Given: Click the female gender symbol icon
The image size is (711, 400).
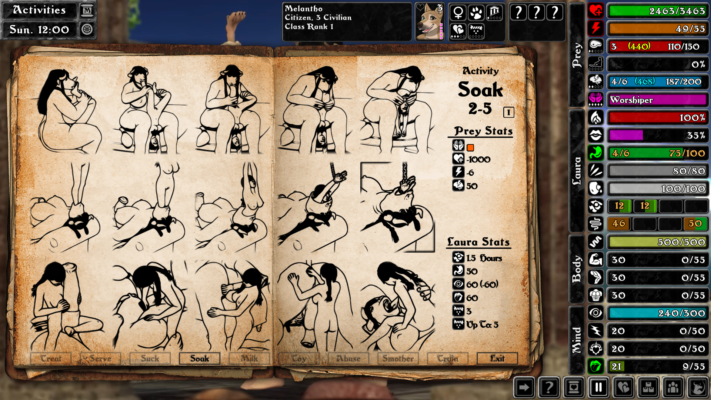Looking at the screenshot, I should coord(458,12).
